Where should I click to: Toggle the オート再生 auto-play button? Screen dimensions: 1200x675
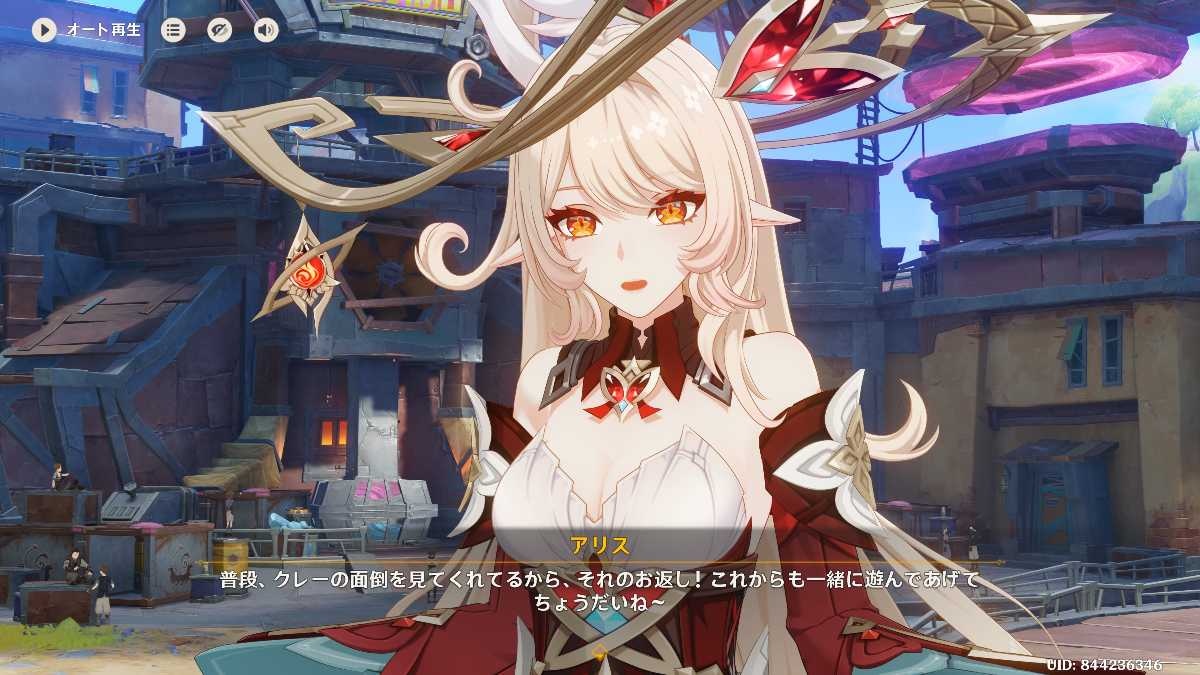point(44,29)
